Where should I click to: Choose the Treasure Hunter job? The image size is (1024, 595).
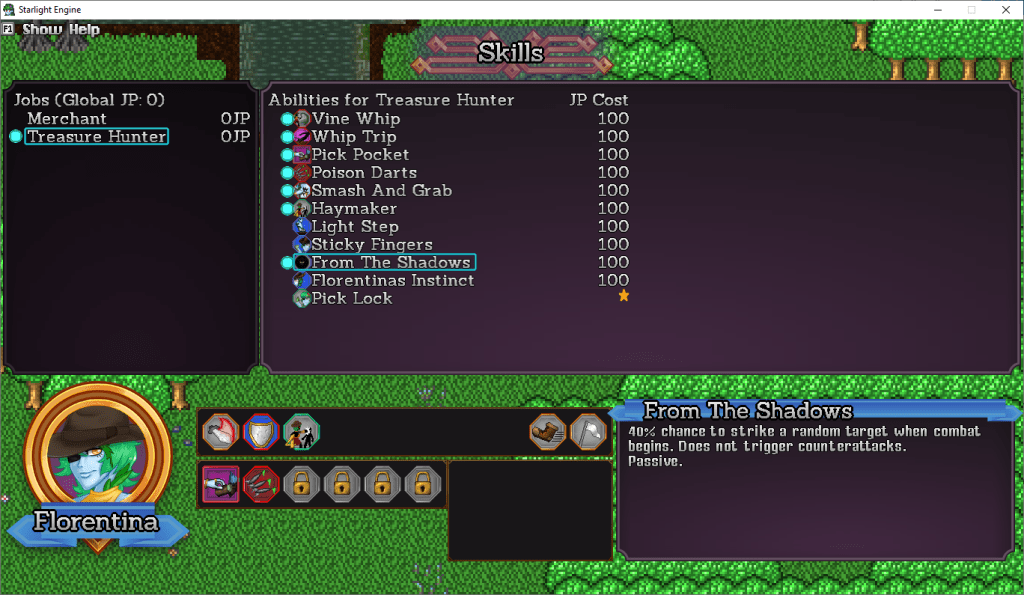tap(96, 137)
